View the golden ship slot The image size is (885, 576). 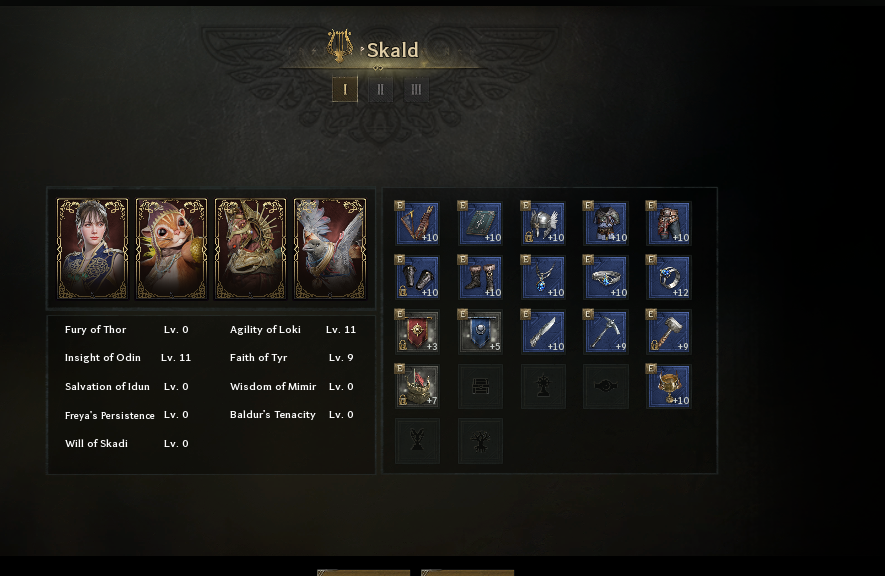[417, 386]
